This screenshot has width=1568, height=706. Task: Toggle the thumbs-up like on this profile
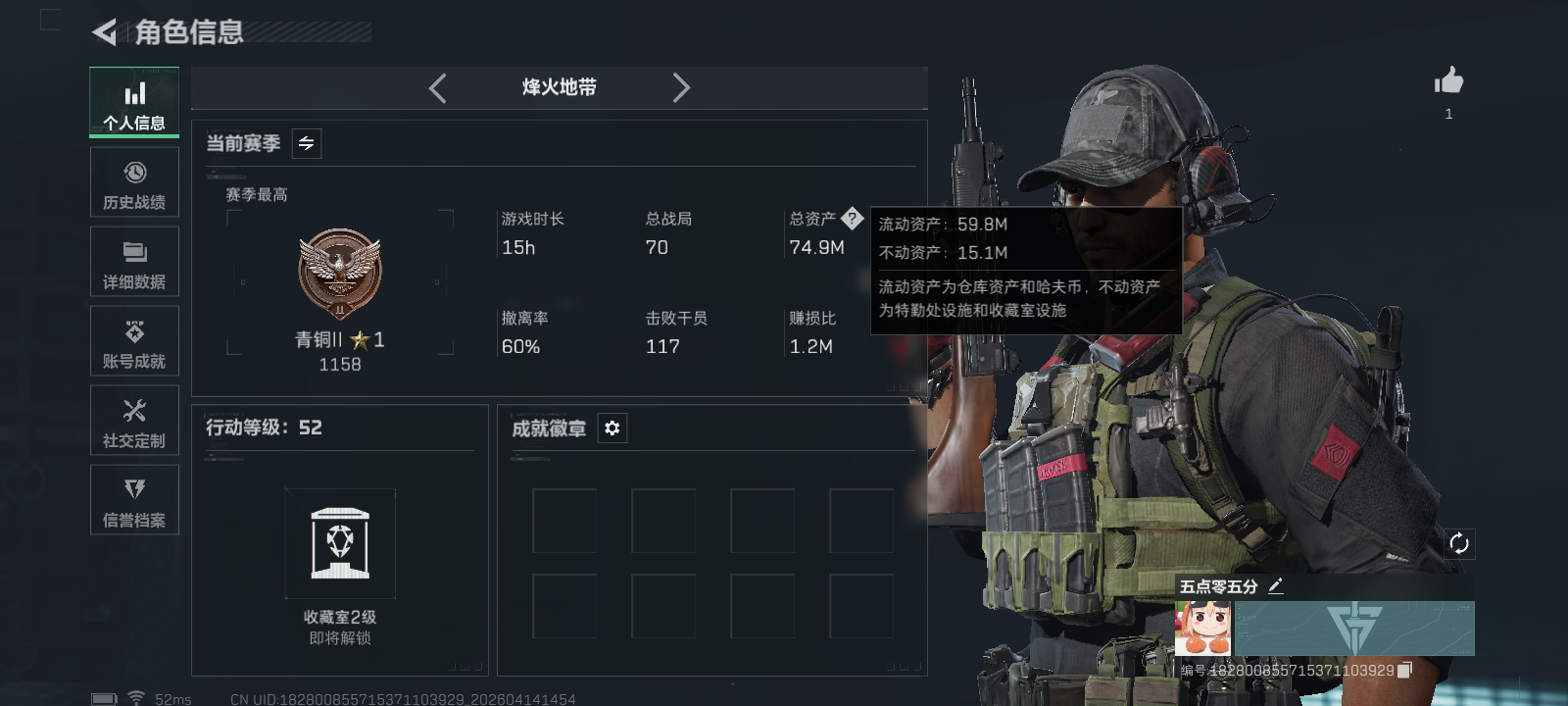pyautogui.click(x=1447, y=80)
